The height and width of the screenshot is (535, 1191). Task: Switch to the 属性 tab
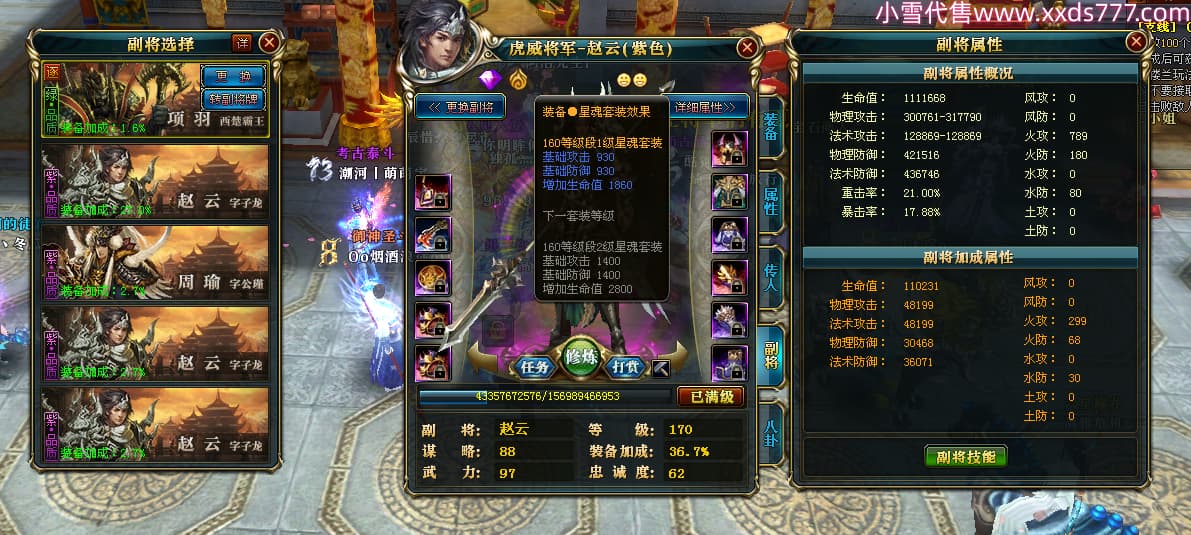point(771,196)
